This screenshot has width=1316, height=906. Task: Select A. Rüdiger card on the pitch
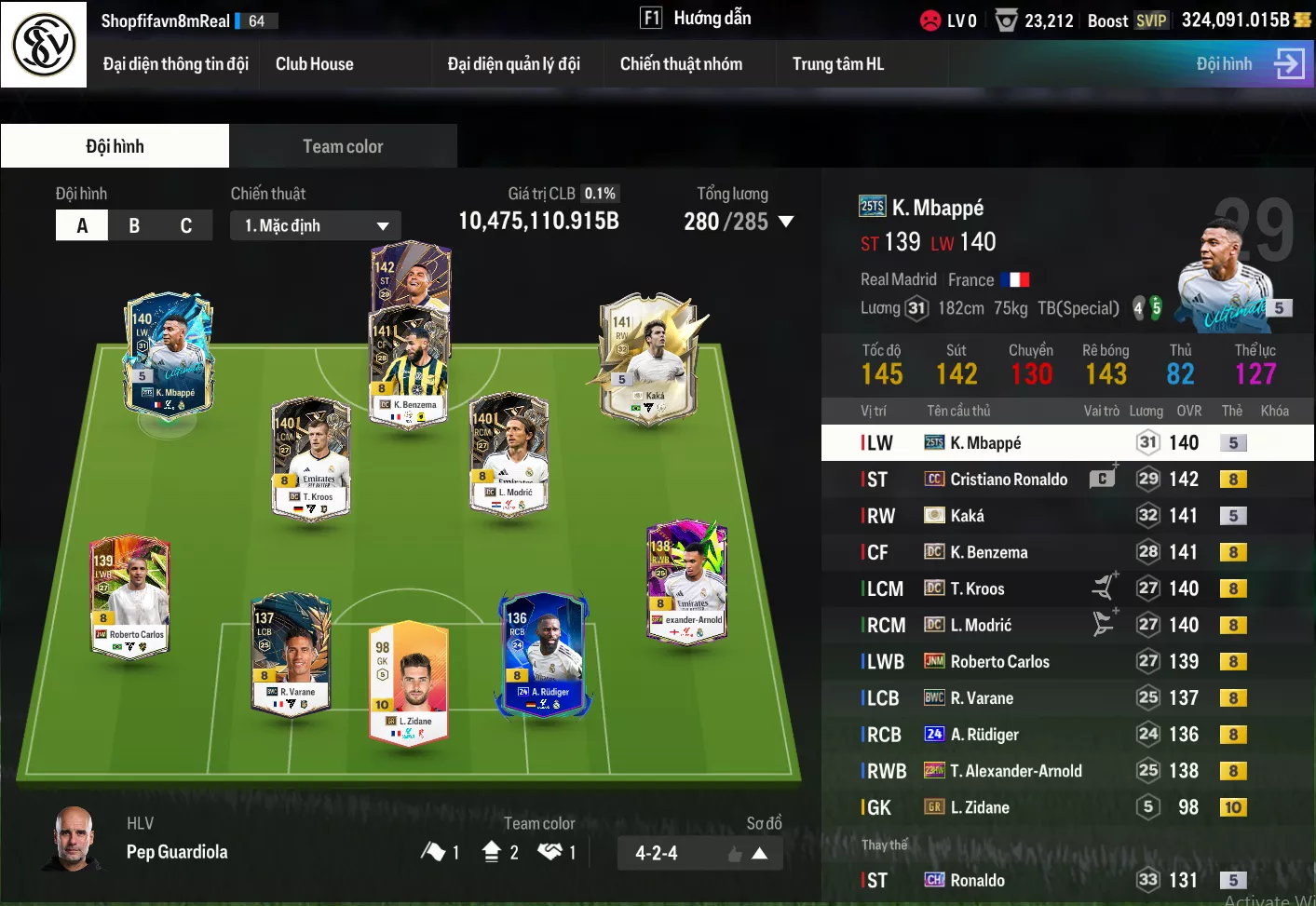coord(544,653)
